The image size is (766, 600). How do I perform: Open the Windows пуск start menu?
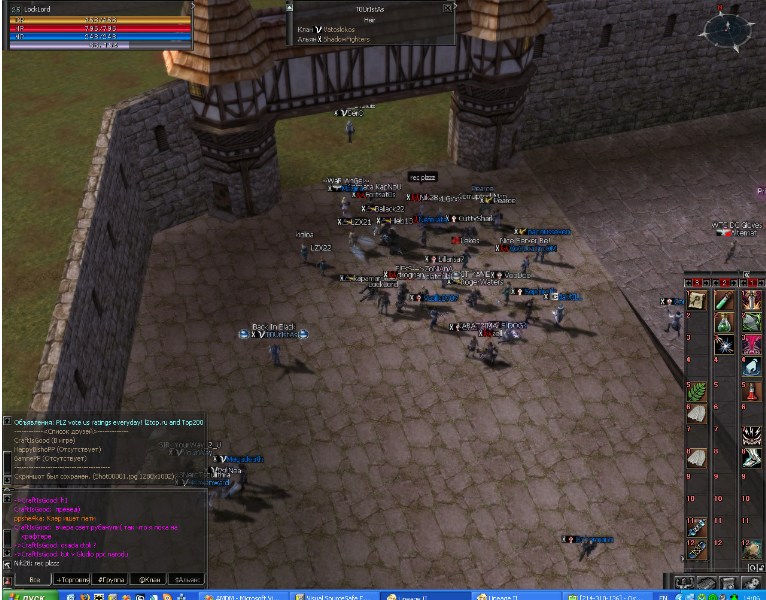(30, 594)
